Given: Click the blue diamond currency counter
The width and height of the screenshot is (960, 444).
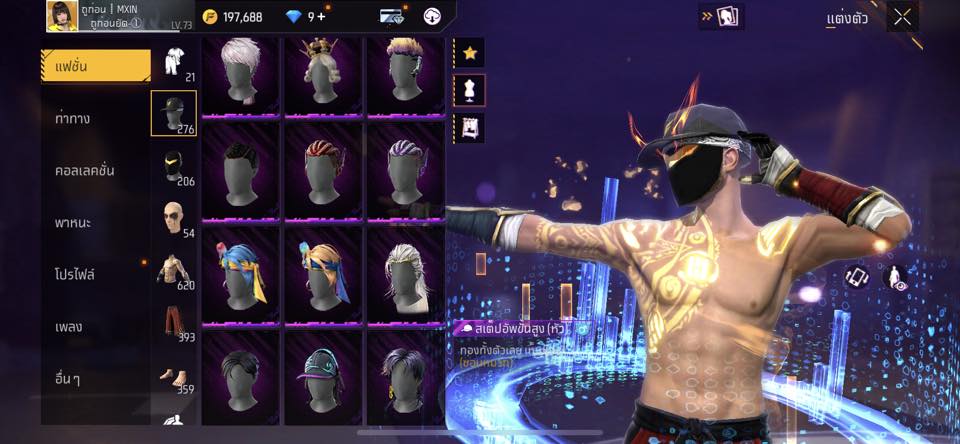Looking at the screenshot, I should 308,17.
